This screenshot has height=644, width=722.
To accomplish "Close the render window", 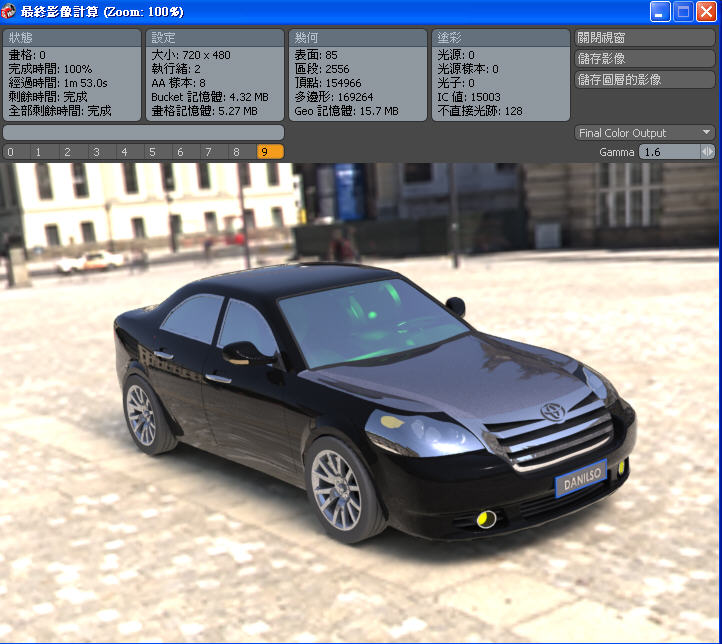I will coord(706,12).
